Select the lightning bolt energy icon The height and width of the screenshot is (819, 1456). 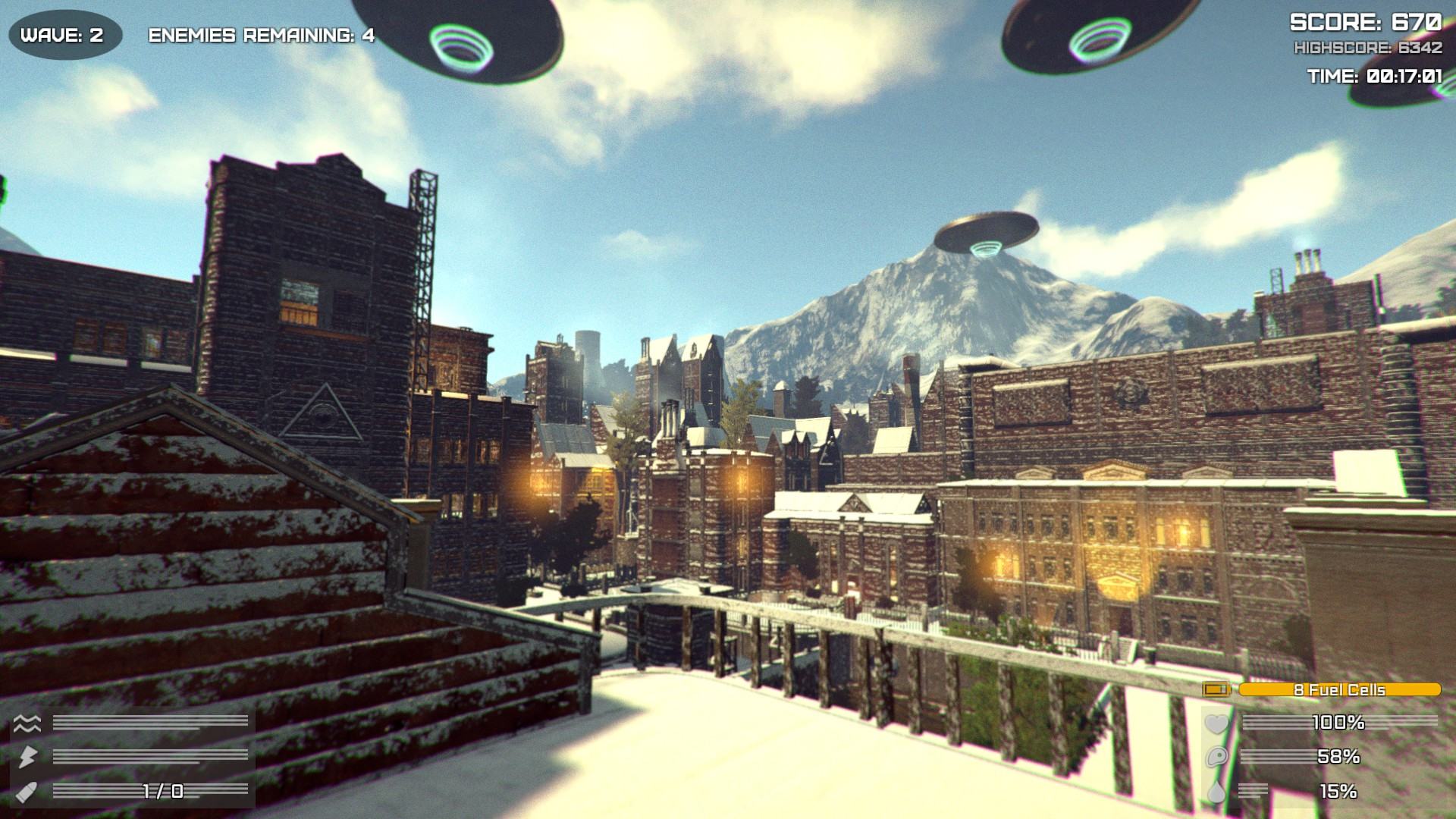click(x=26, y=756)
